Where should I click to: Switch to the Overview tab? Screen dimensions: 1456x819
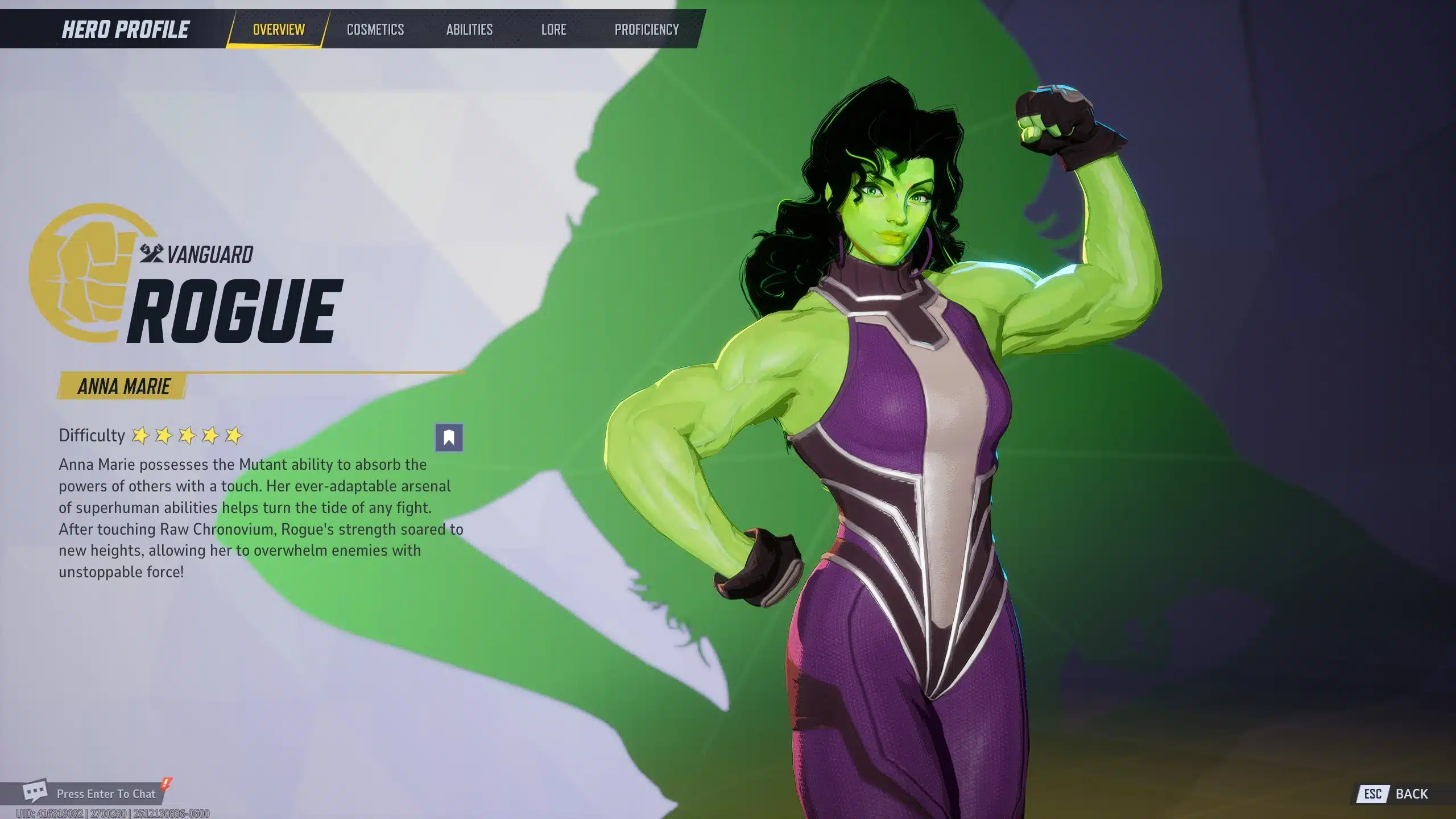[278, 30]
